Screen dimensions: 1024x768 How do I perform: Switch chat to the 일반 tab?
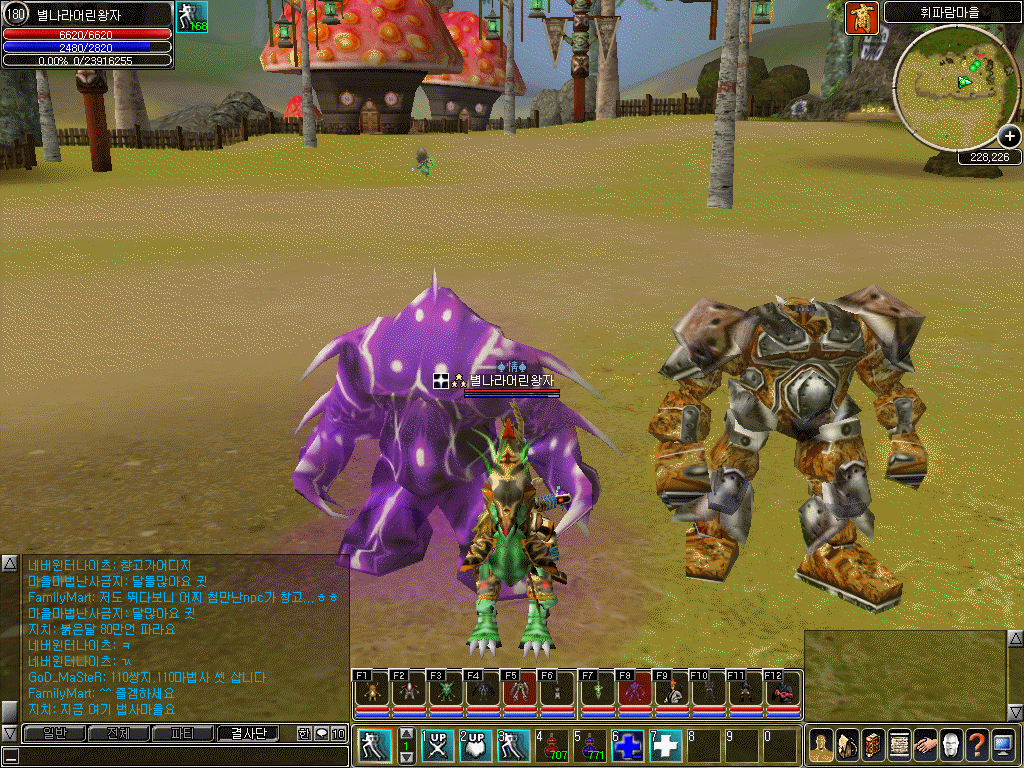[53, 734]
